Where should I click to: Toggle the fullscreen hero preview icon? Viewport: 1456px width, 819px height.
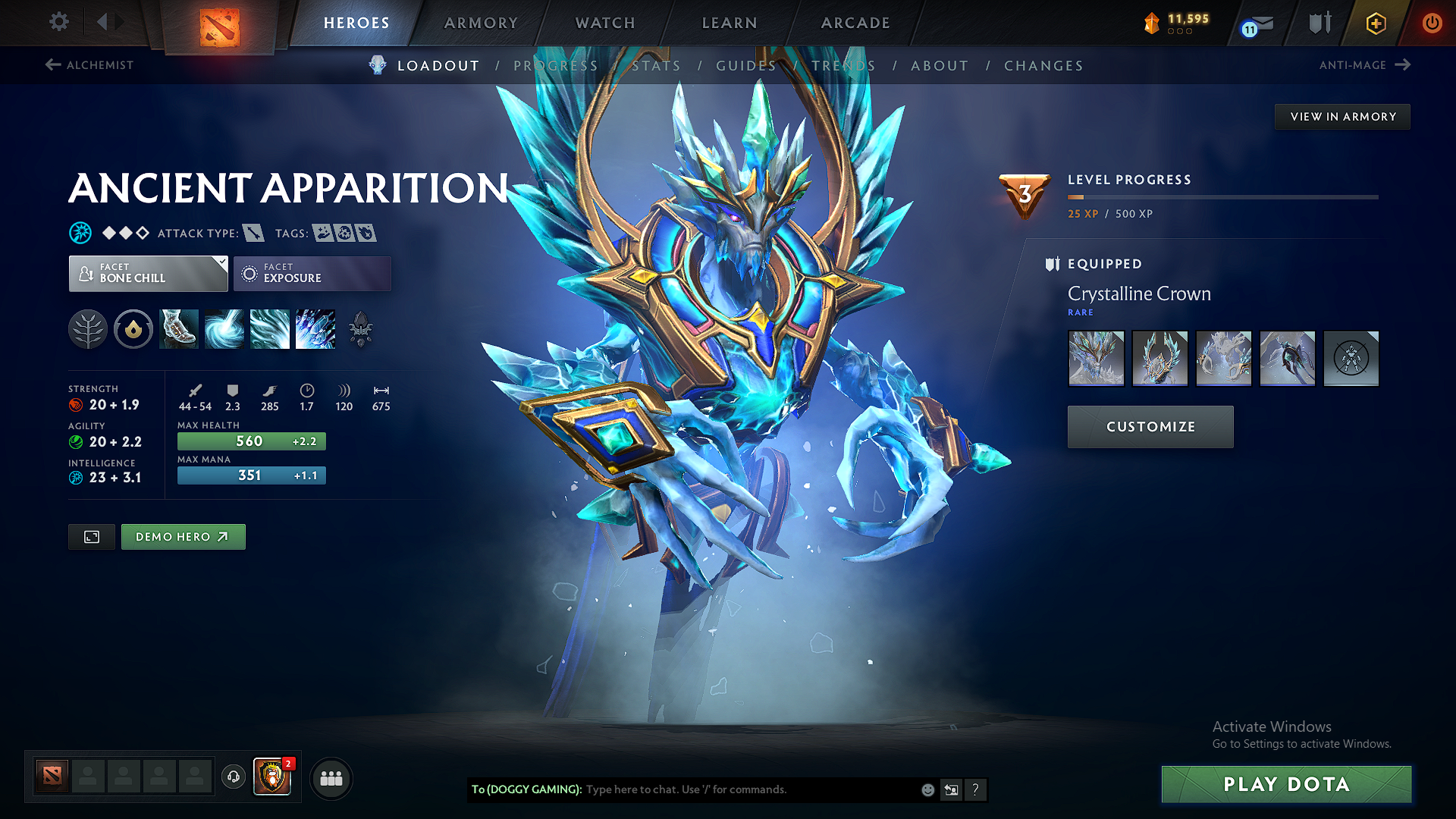click(91, 536)
